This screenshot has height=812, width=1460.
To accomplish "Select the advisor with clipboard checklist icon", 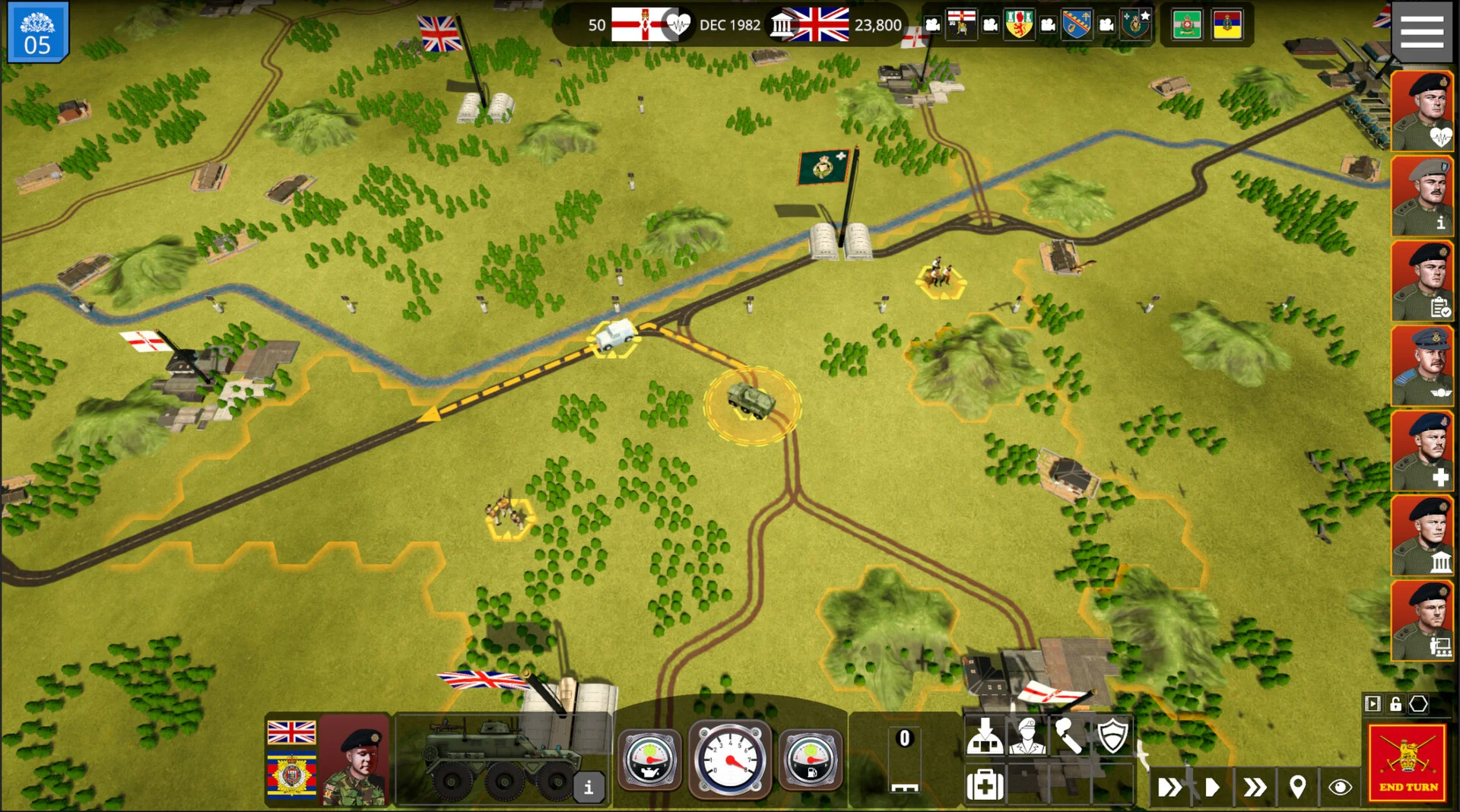I will click(1421, 281).
